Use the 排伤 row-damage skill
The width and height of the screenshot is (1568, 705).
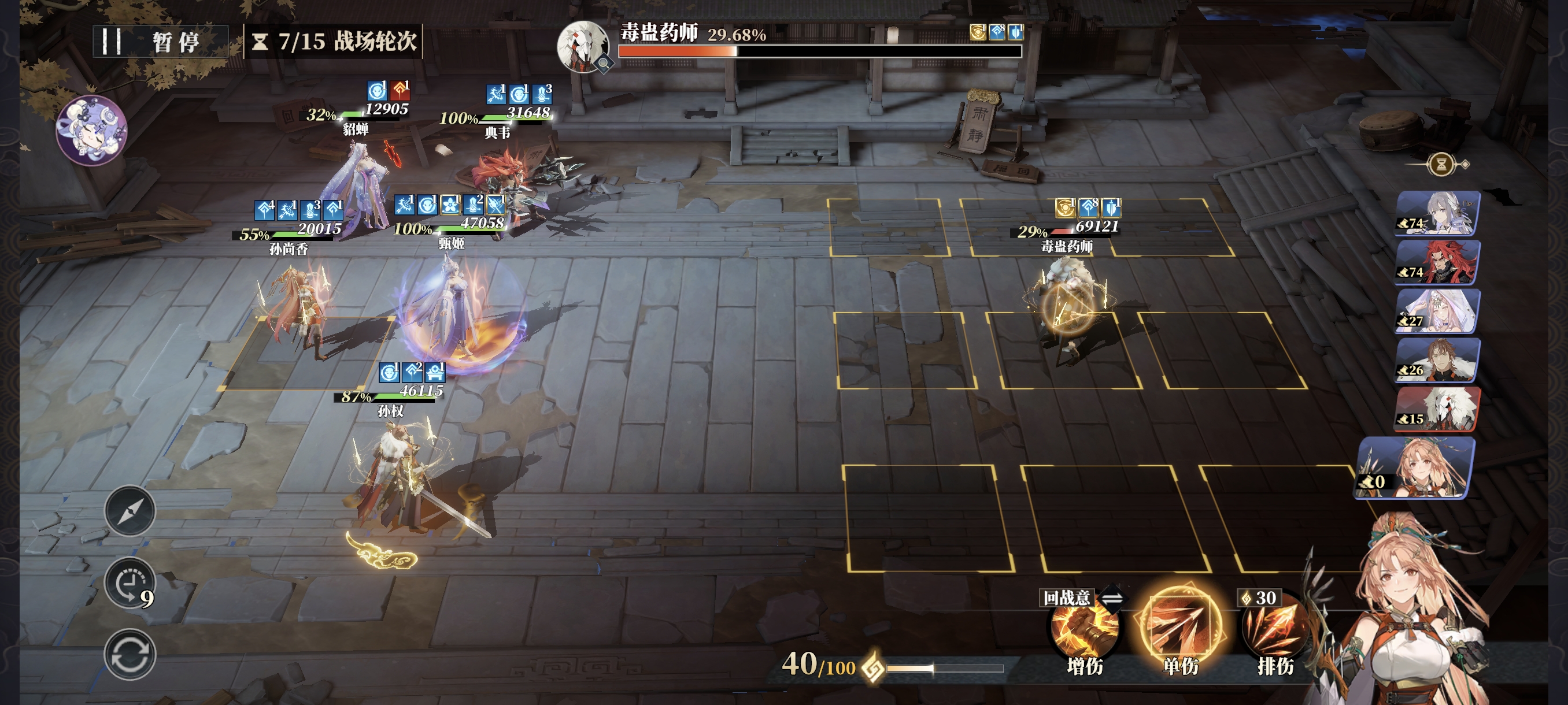(x=1274, y=631)
